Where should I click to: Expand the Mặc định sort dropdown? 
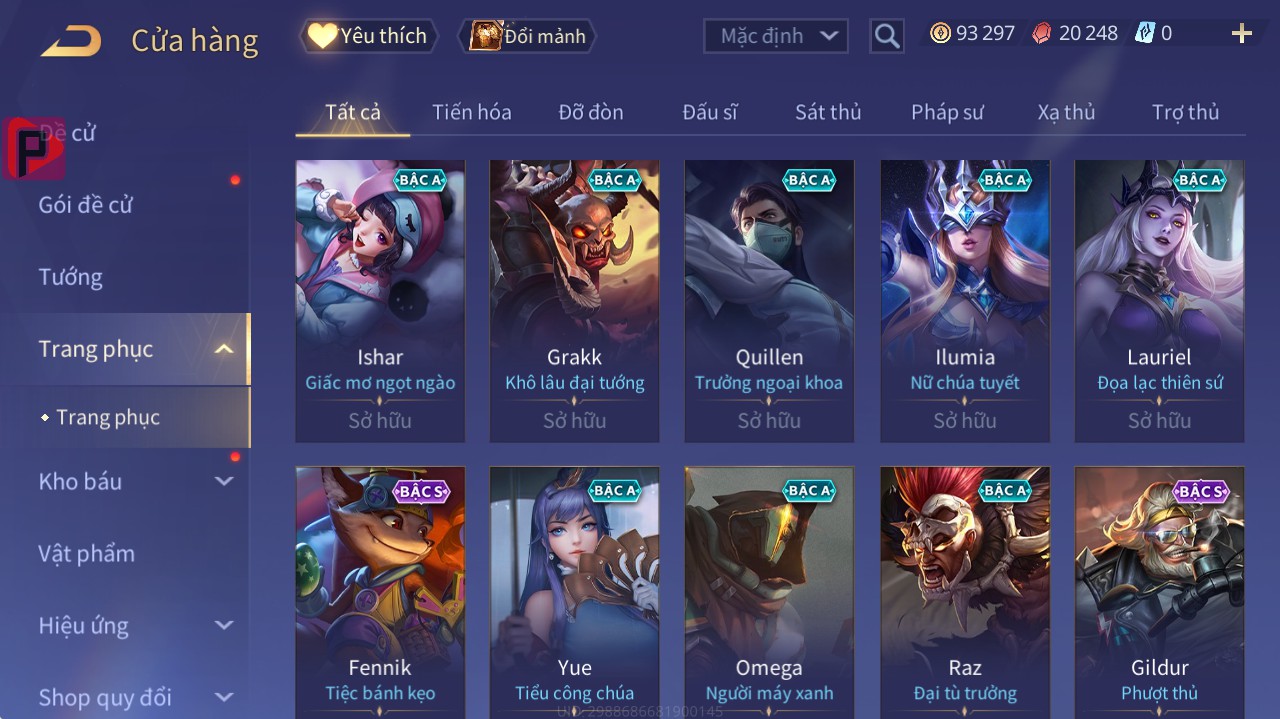click(x=776, y=36)
